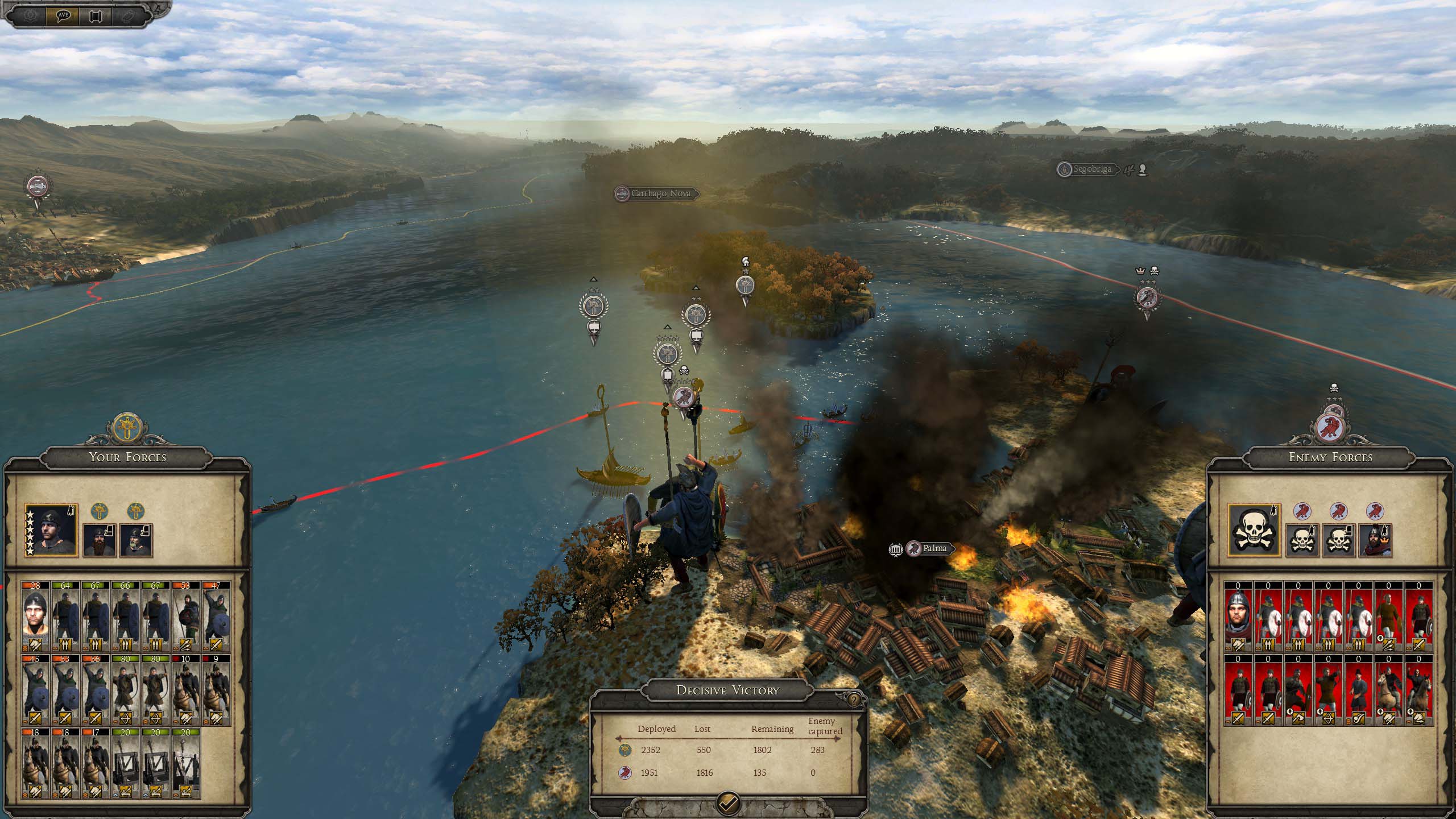
Task: Toggle the AVE speech bubble button
Action: (x=63, y=15)
